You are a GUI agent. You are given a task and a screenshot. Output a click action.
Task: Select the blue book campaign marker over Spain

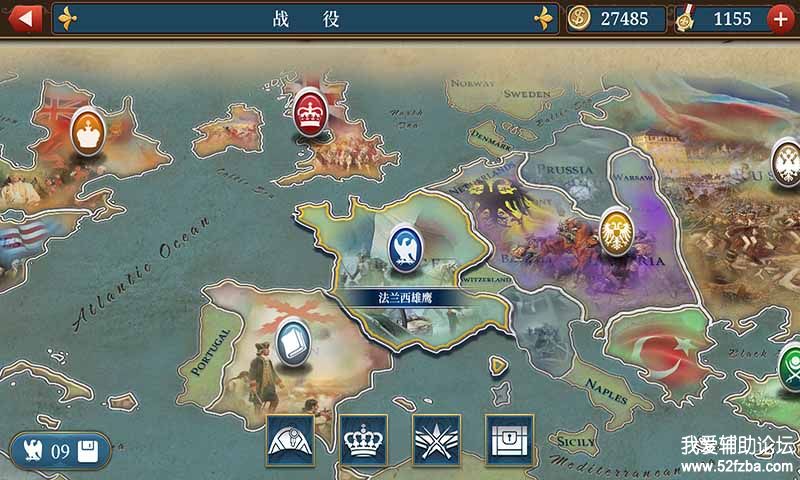pyautogui.click(x=294, y=340)
